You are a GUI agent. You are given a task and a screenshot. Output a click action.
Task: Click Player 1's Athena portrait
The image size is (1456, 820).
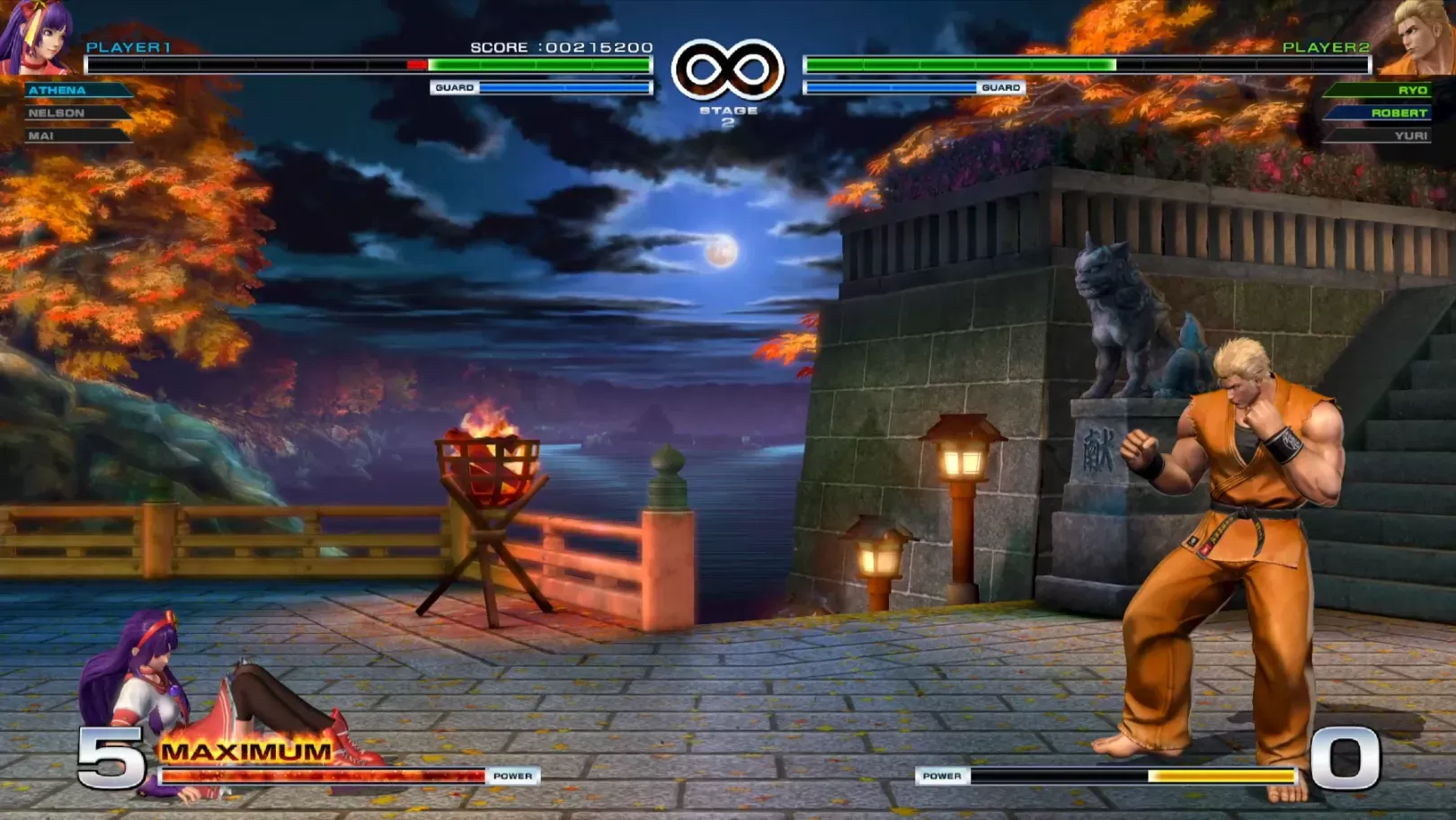[38, 36]
